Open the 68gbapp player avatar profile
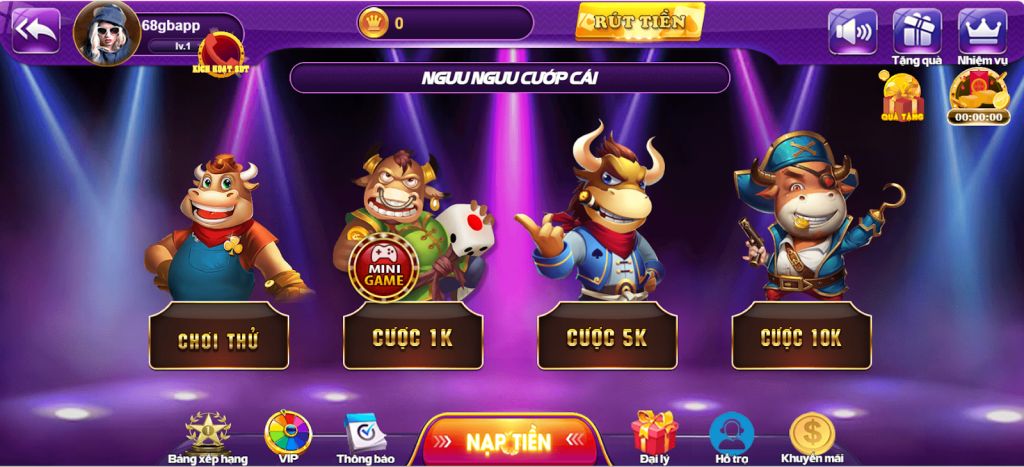 (x=106, y=32)
